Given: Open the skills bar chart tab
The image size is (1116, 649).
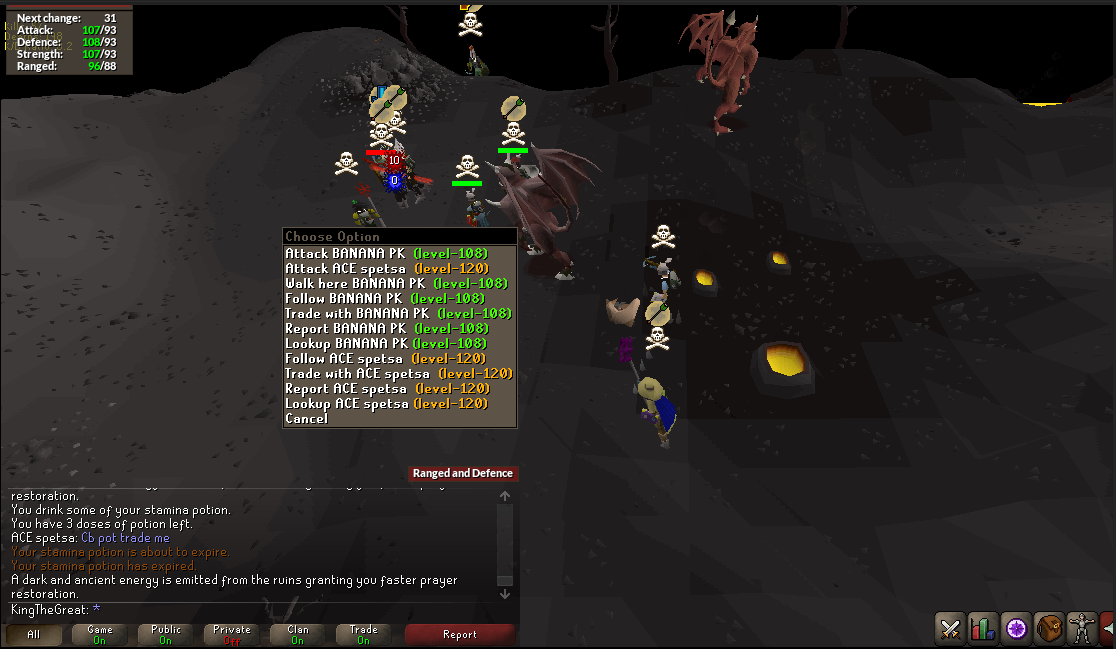Looking at the screenshot, I should point(983,628).
